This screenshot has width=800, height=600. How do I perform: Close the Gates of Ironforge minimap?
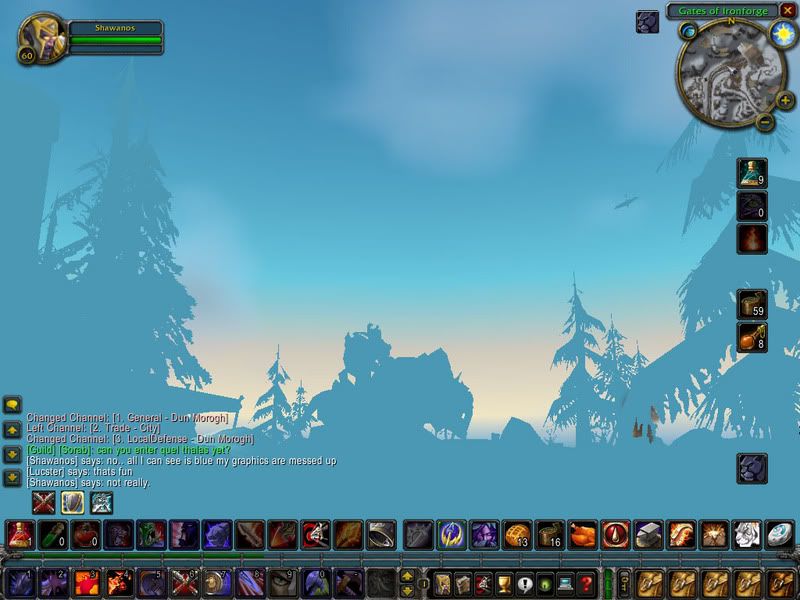pyautogui.click(x=789, y=10)
